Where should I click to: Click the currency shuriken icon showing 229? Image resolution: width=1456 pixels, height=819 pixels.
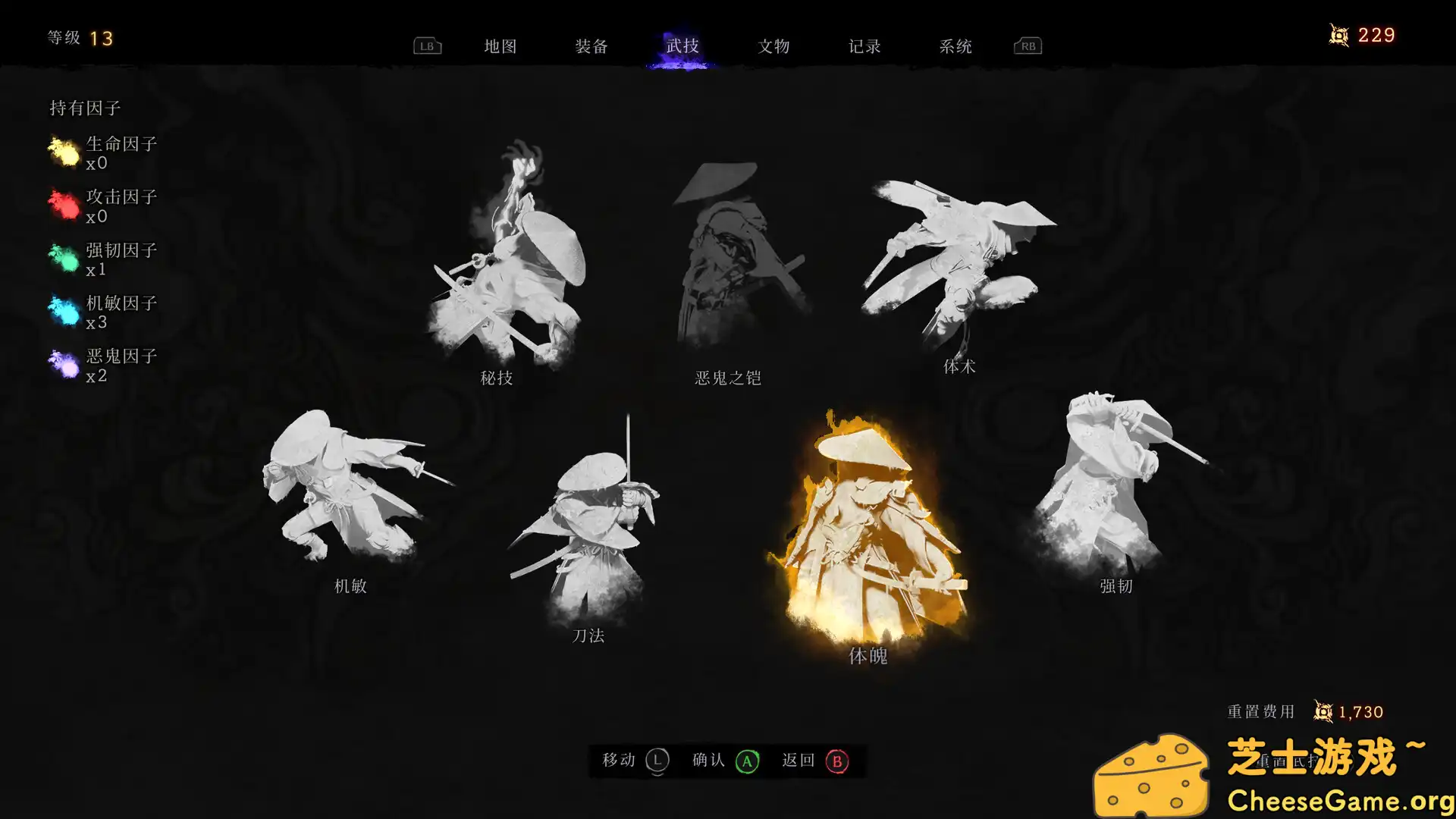1338,34
